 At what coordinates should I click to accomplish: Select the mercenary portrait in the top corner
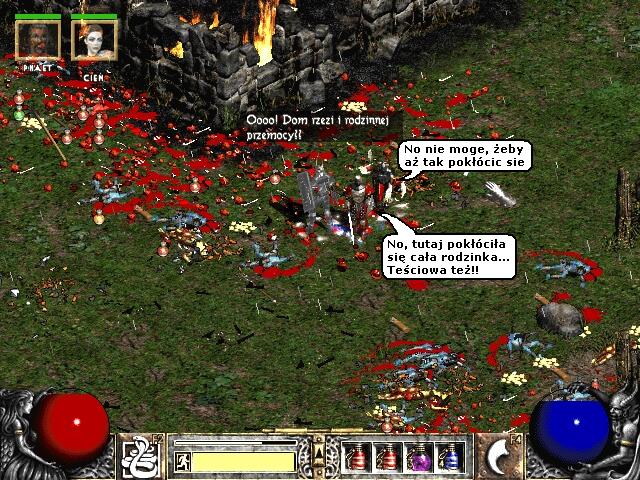pos(37,39)
